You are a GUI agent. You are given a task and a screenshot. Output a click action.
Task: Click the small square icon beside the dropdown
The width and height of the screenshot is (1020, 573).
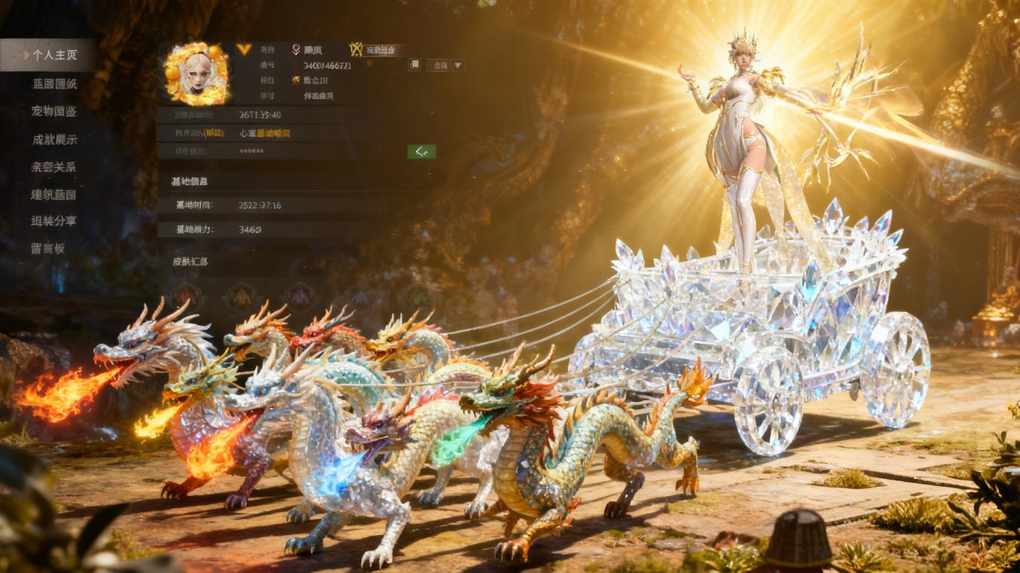414,65
